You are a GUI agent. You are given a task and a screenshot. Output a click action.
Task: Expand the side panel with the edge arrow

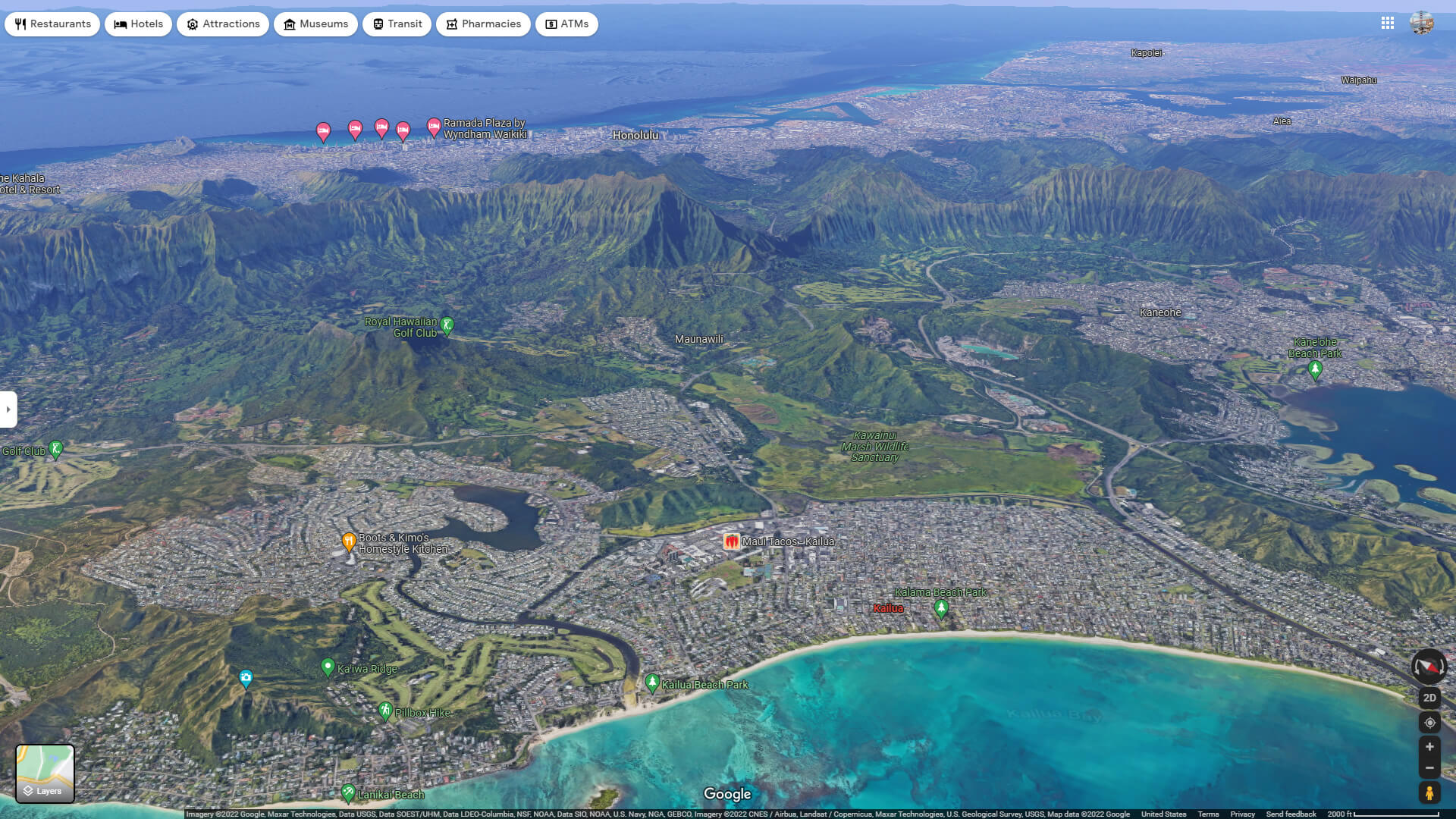coord(7,409)
